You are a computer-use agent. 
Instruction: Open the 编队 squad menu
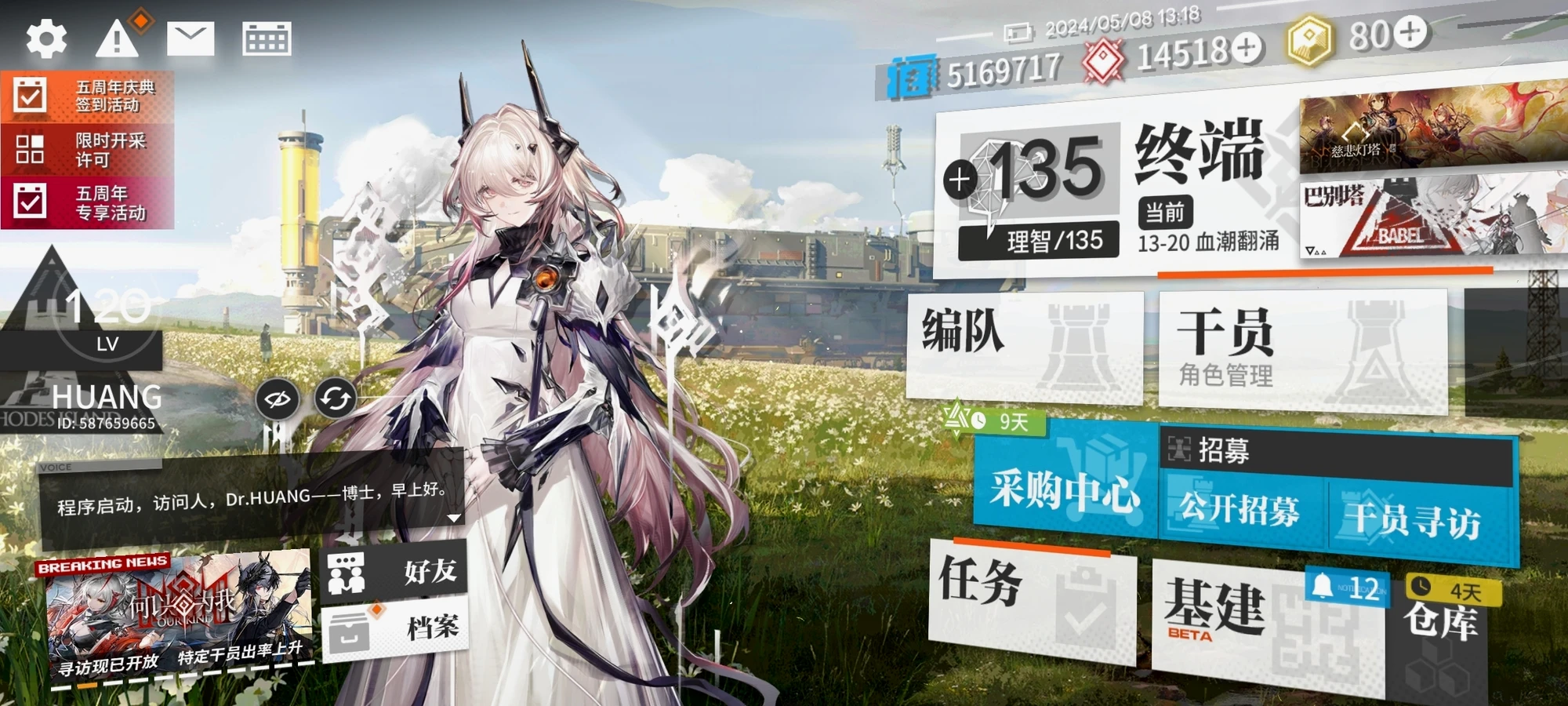[x=1023, y=345]
